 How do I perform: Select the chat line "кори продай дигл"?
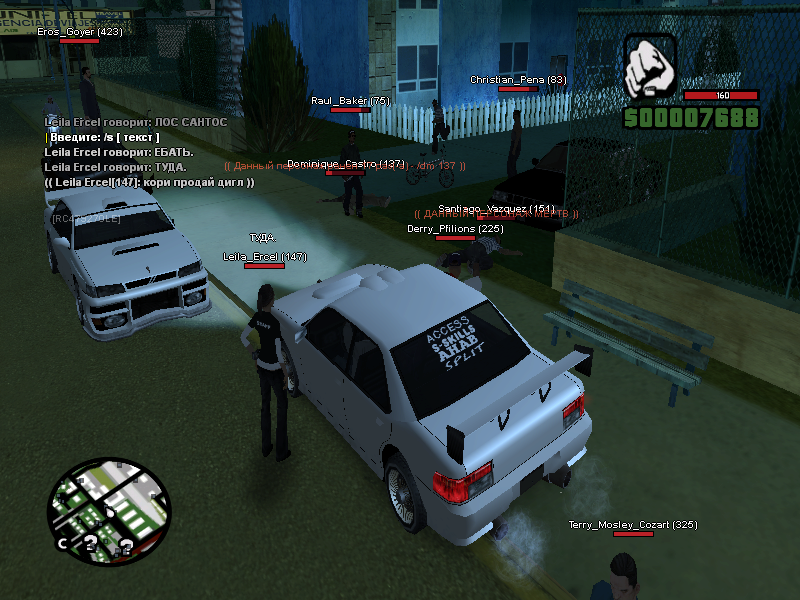150,182
